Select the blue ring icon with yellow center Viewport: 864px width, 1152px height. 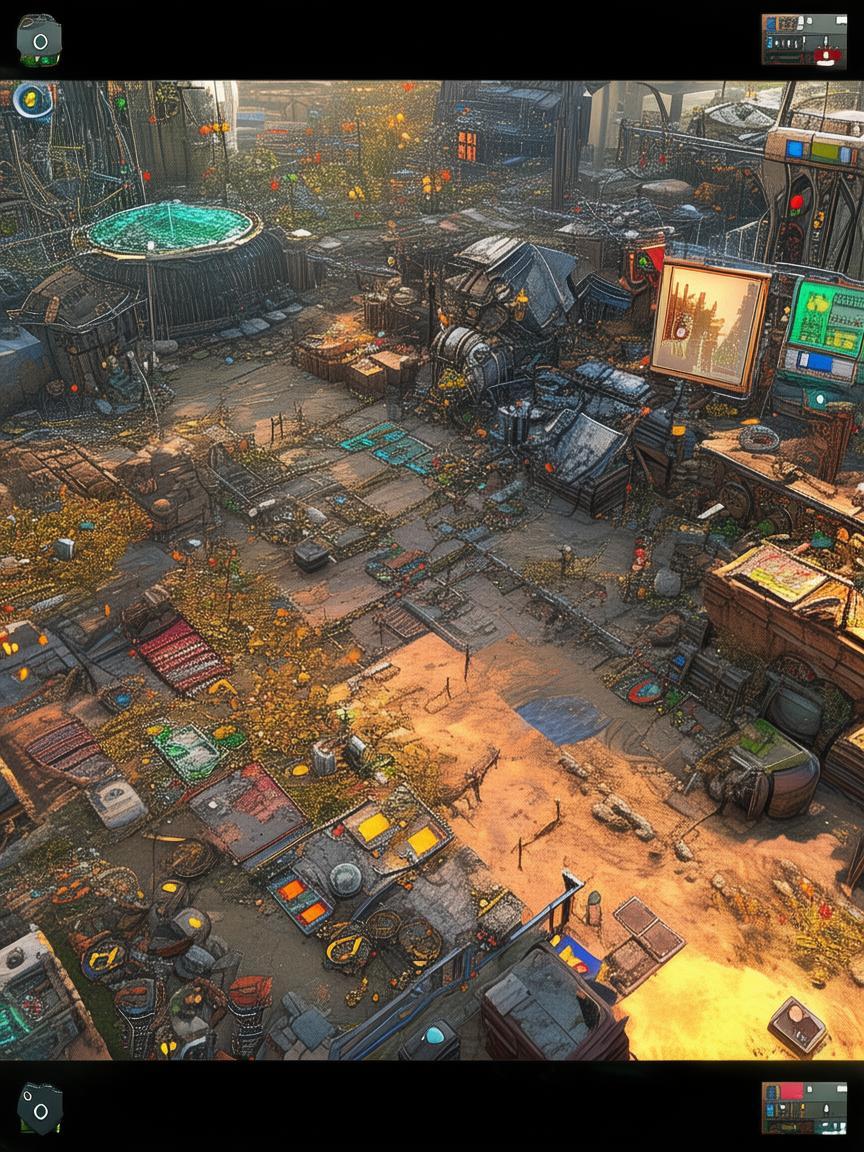tap(33, 99)
